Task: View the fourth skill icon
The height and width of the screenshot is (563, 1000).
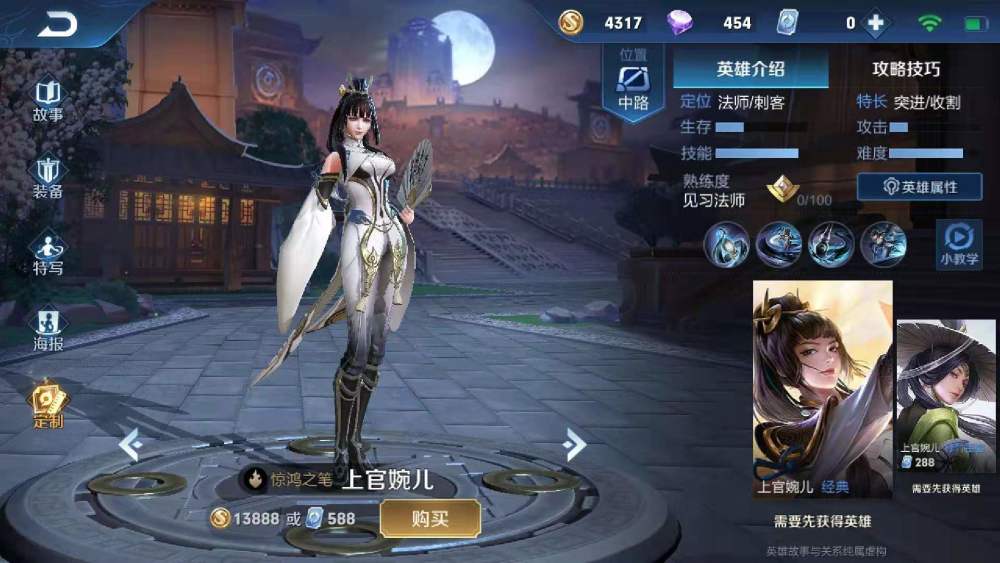Action: click(883, 244)
